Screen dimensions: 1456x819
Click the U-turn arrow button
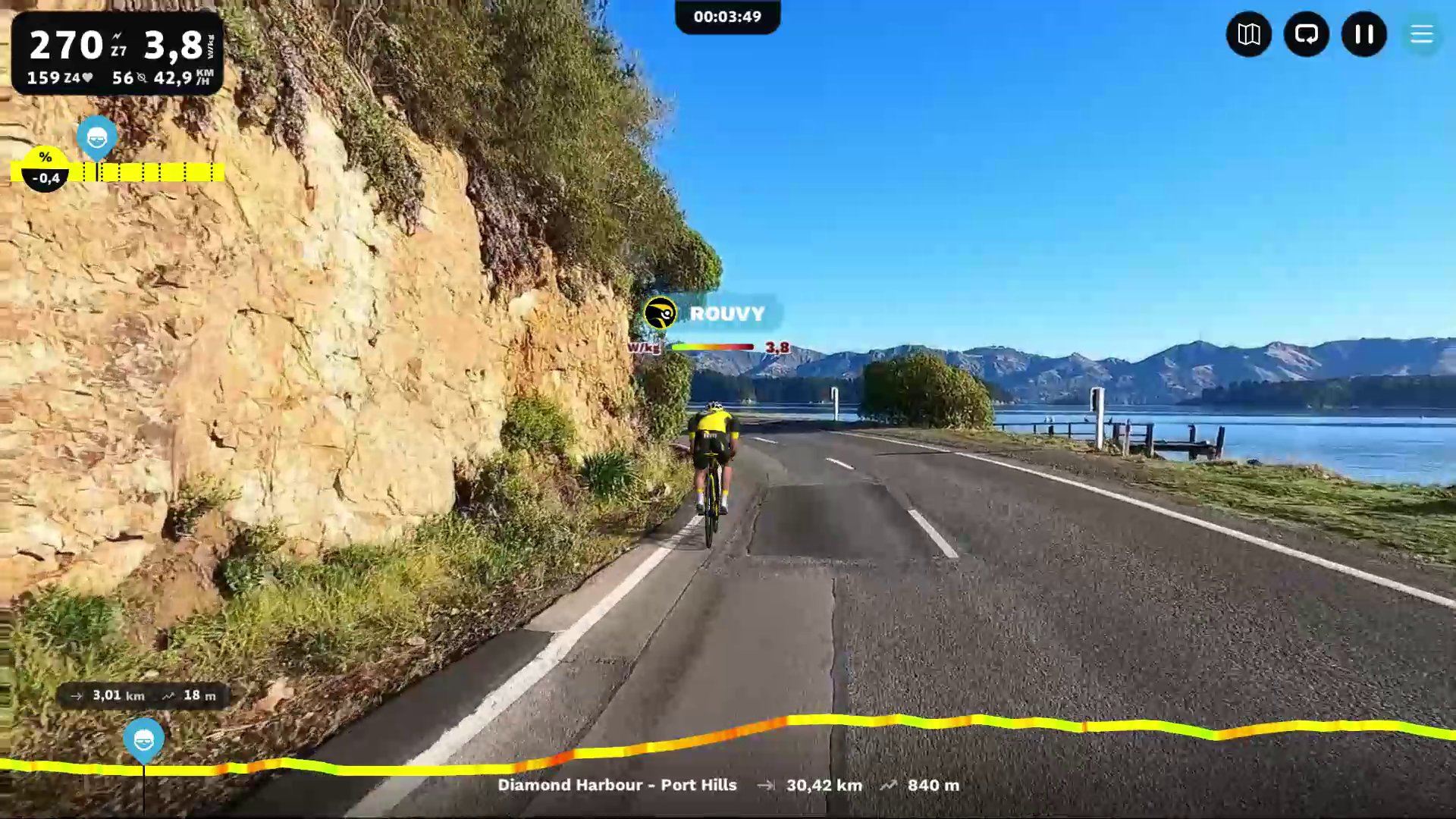(1306, 34)
